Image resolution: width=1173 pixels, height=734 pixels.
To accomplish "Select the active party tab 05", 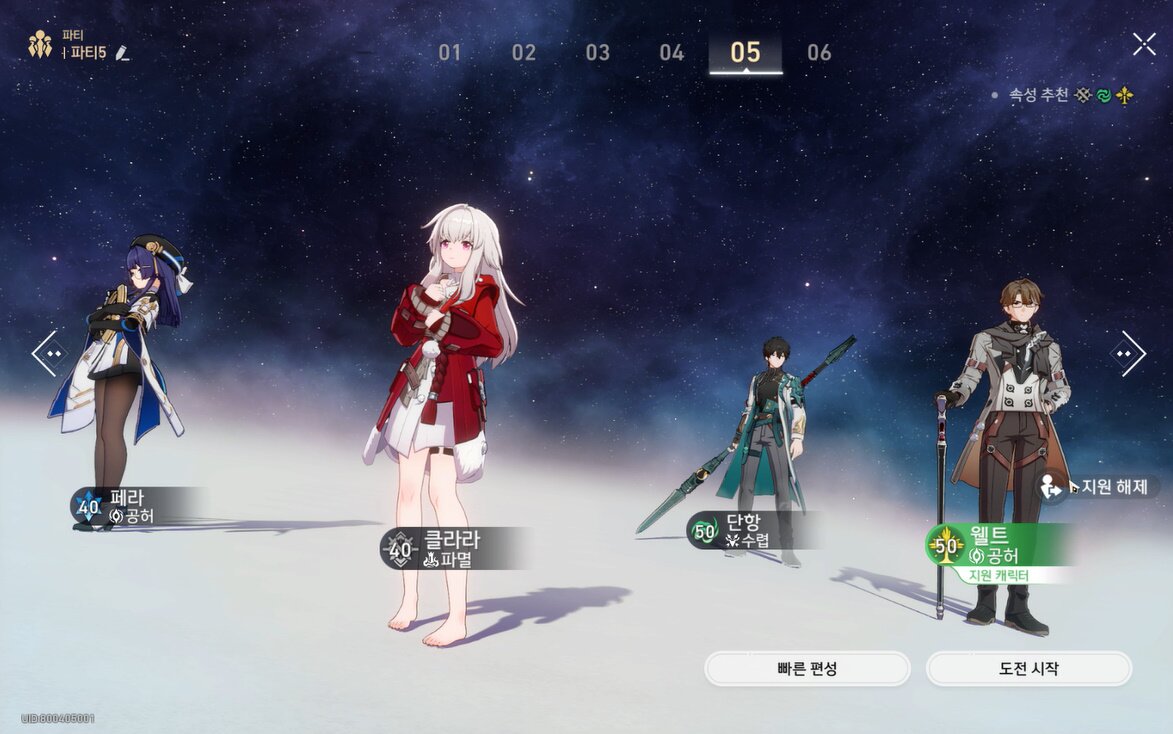I will point(745,53).
